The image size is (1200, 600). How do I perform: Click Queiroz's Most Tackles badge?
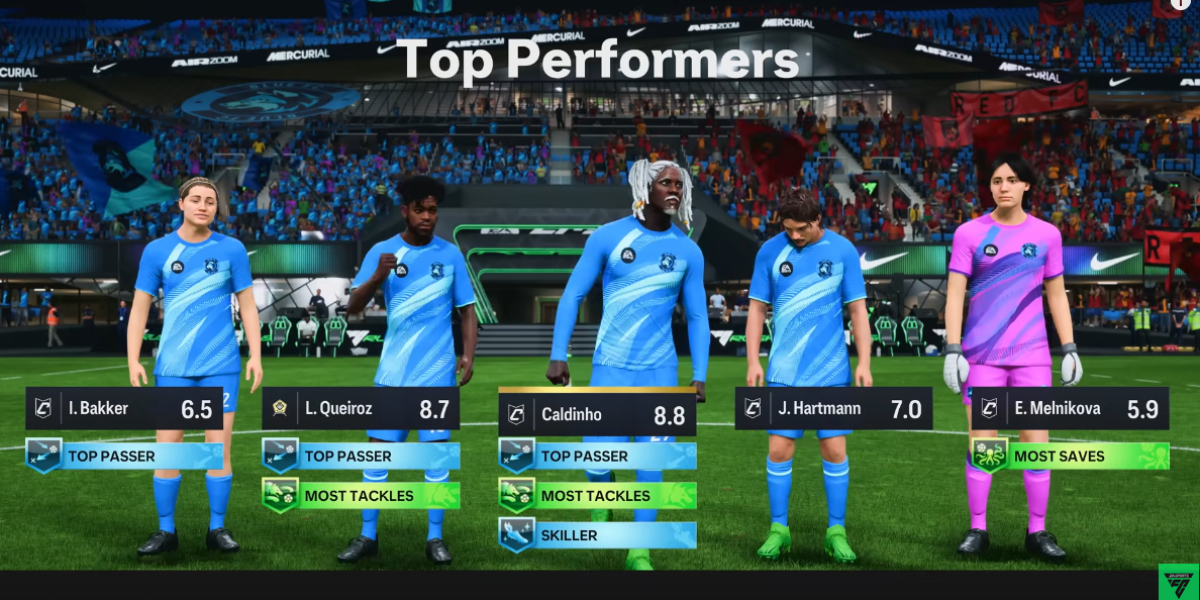tap(361, 495)
